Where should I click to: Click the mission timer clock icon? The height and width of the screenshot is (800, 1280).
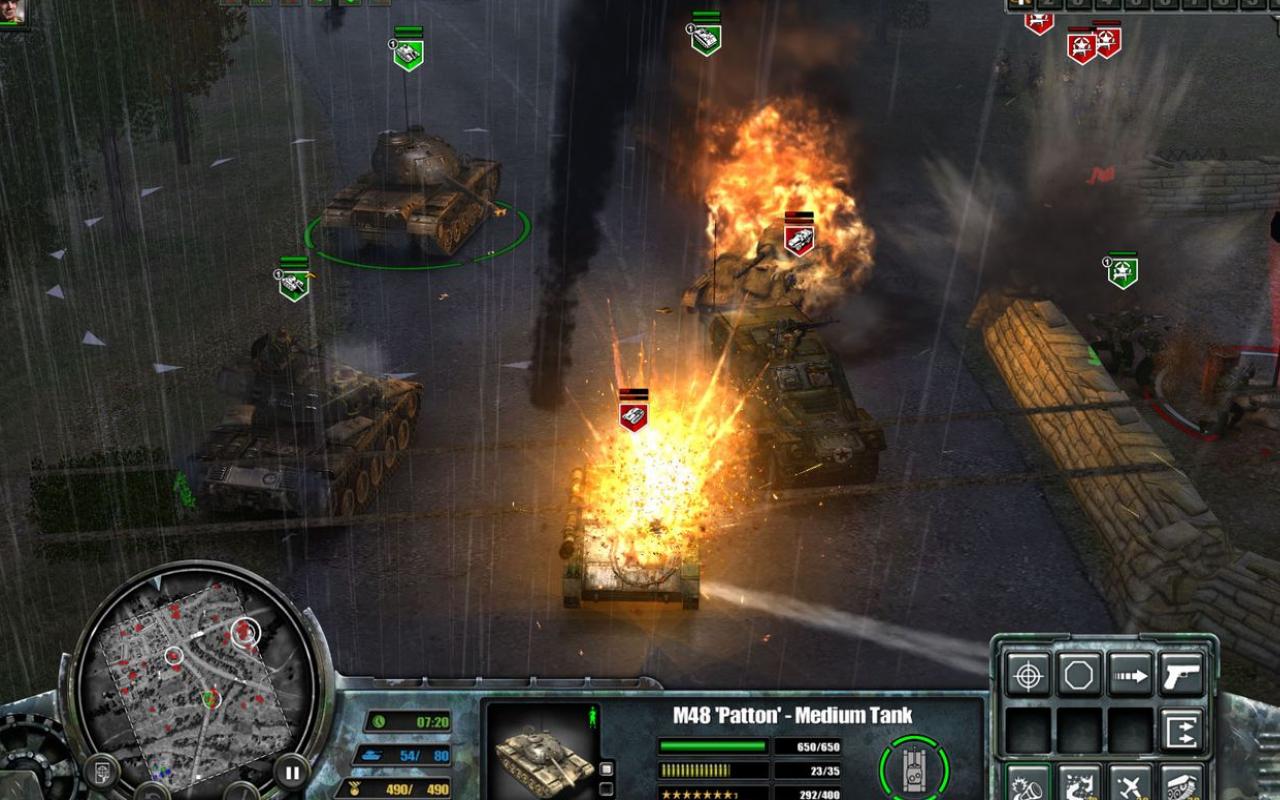coord(378,721)
